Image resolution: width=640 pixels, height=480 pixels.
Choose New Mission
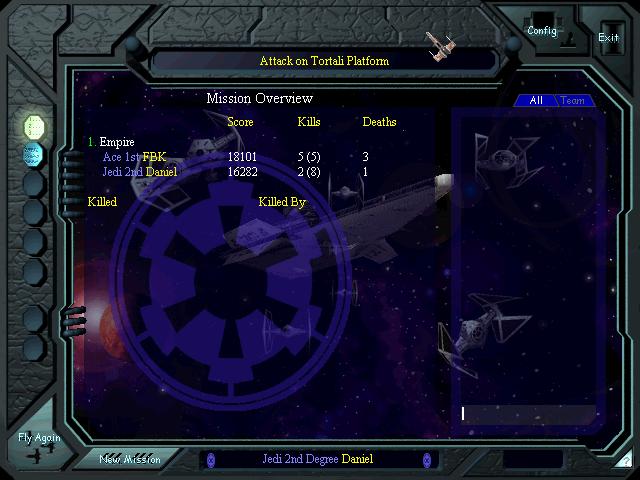tap(129, 459)
